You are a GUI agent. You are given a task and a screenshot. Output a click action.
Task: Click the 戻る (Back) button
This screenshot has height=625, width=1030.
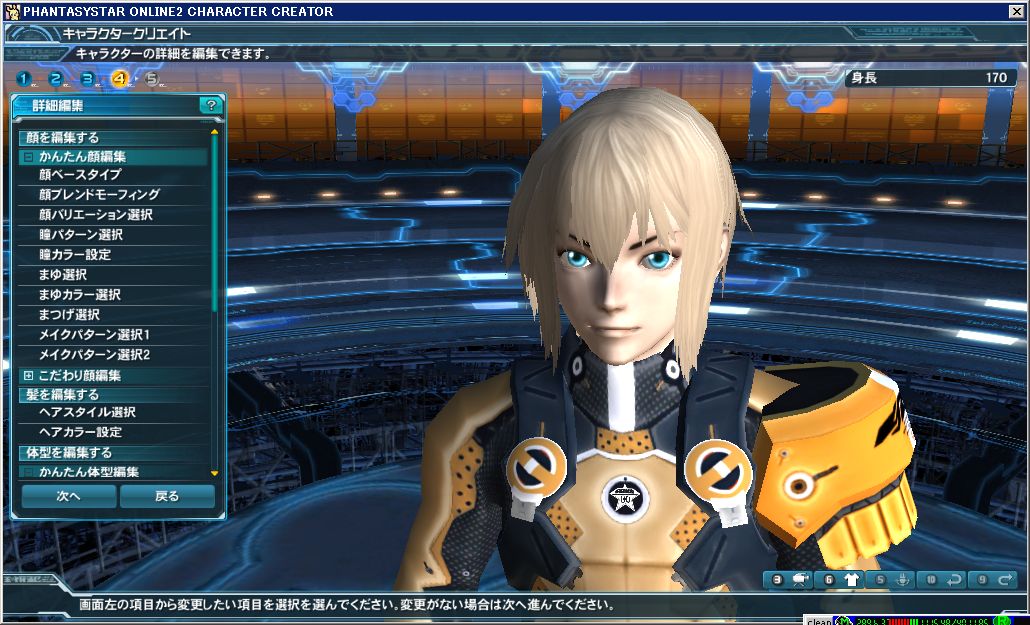tap(167, 496)
